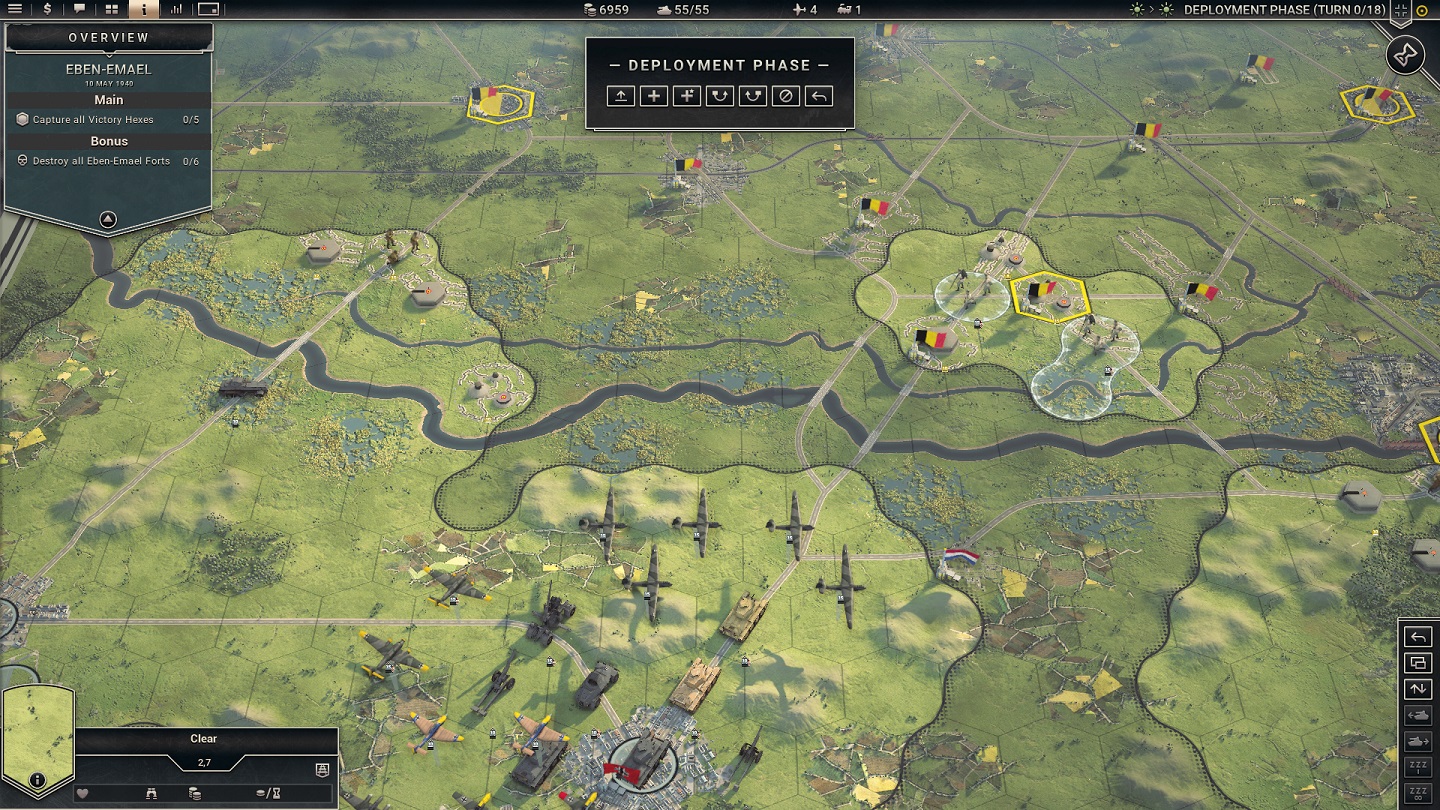Screen dimensions: 1440x810
Task: Open the dollar sign purchase screen
Action: coord(47,9)
